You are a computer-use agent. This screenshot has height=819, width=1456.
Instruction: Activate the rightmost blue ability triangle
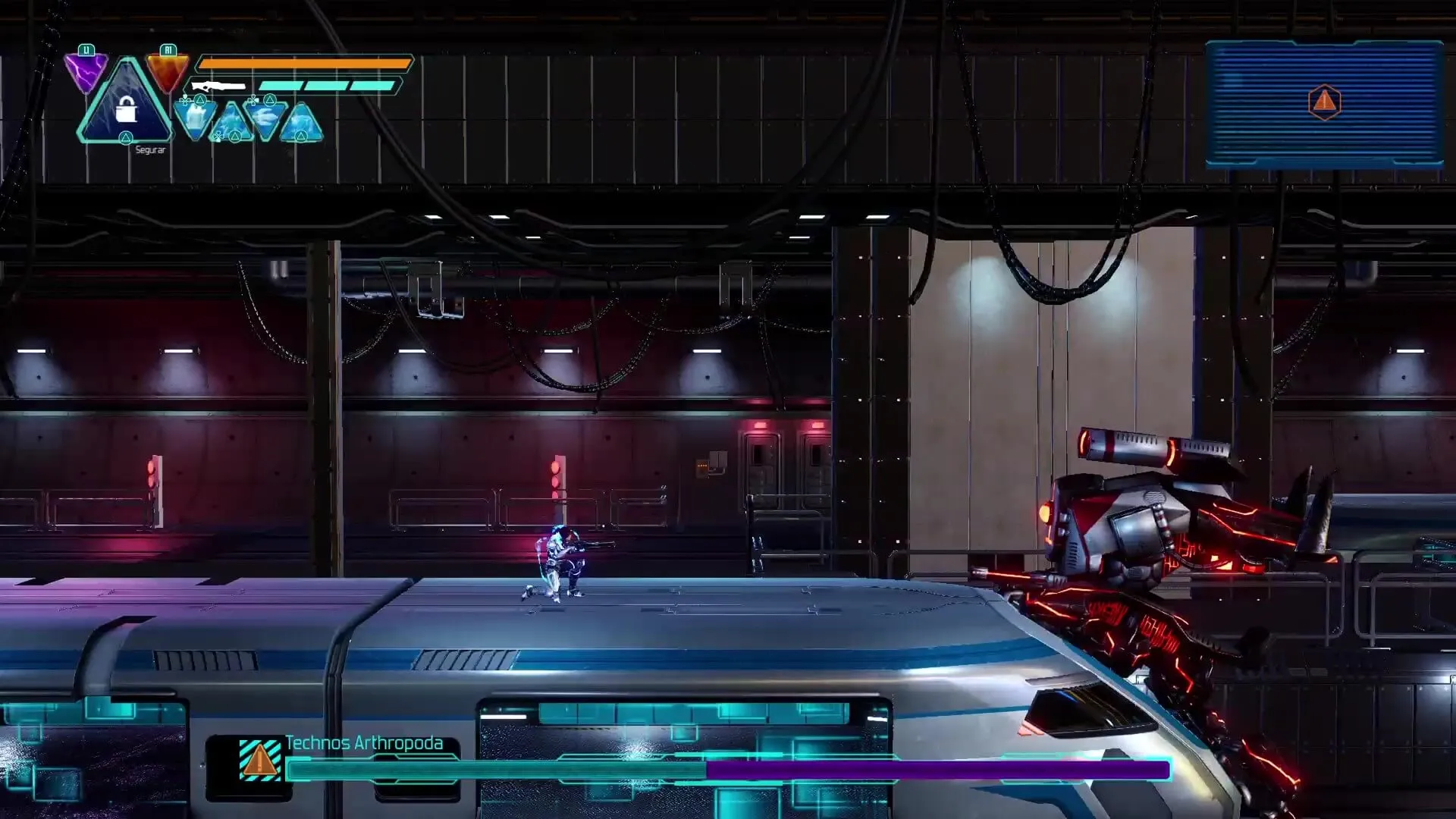(302, 124)
